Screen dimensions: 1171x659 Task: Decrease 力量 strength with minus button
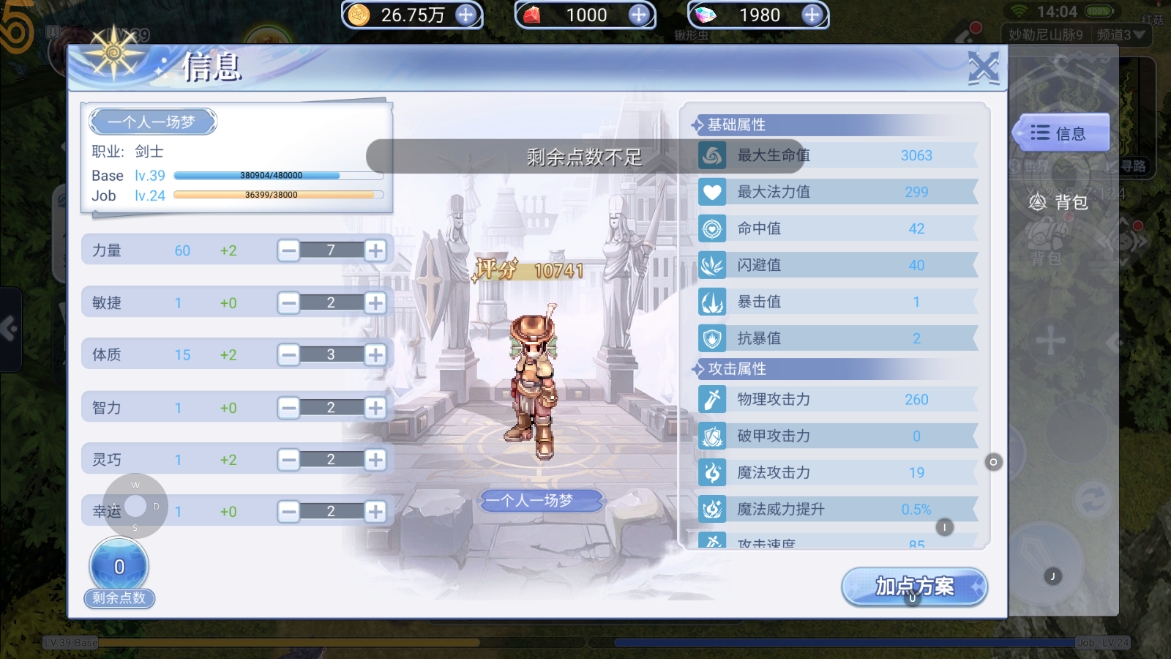tap(289, 250)
